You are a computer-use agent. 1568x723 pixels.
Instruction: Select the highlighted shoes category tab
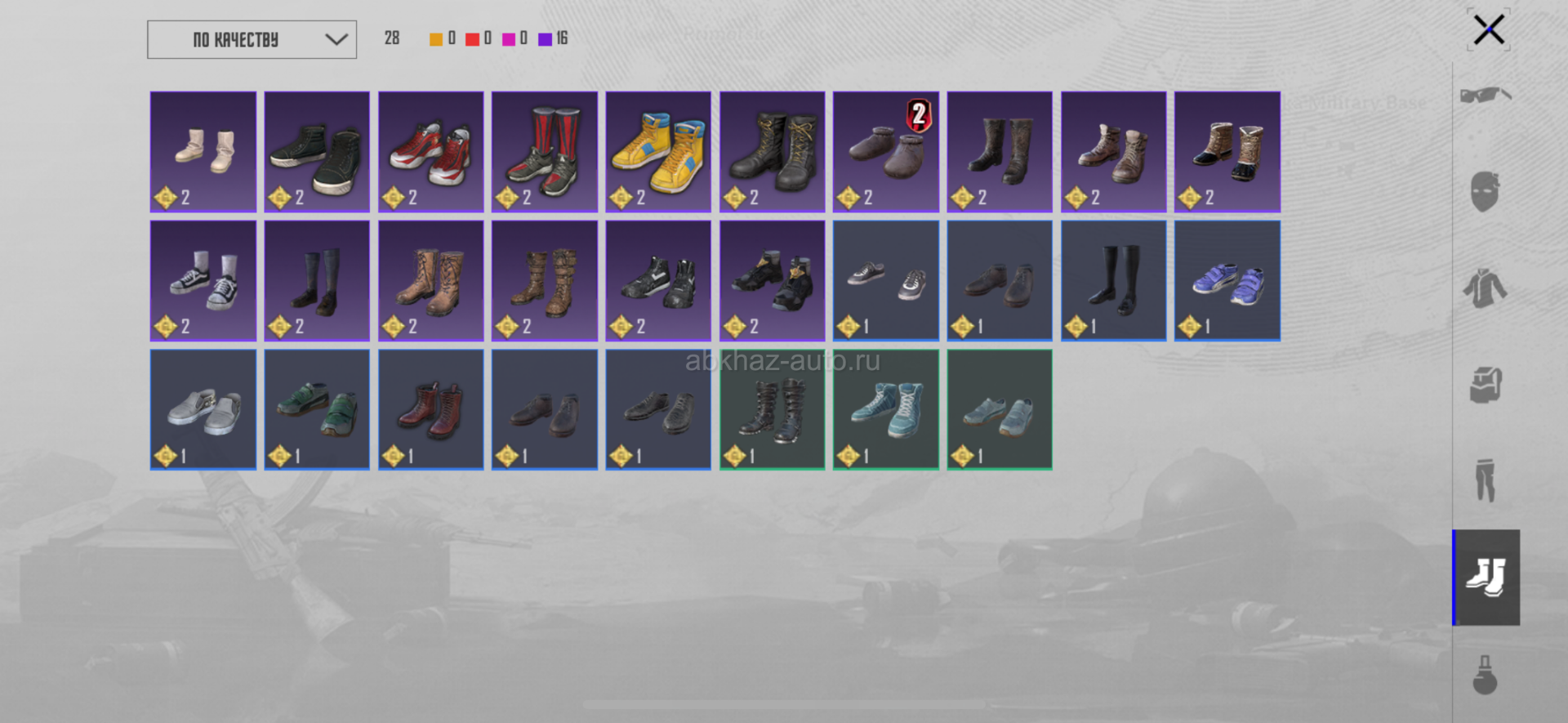pyautogui.click(x=1486, y=577)
